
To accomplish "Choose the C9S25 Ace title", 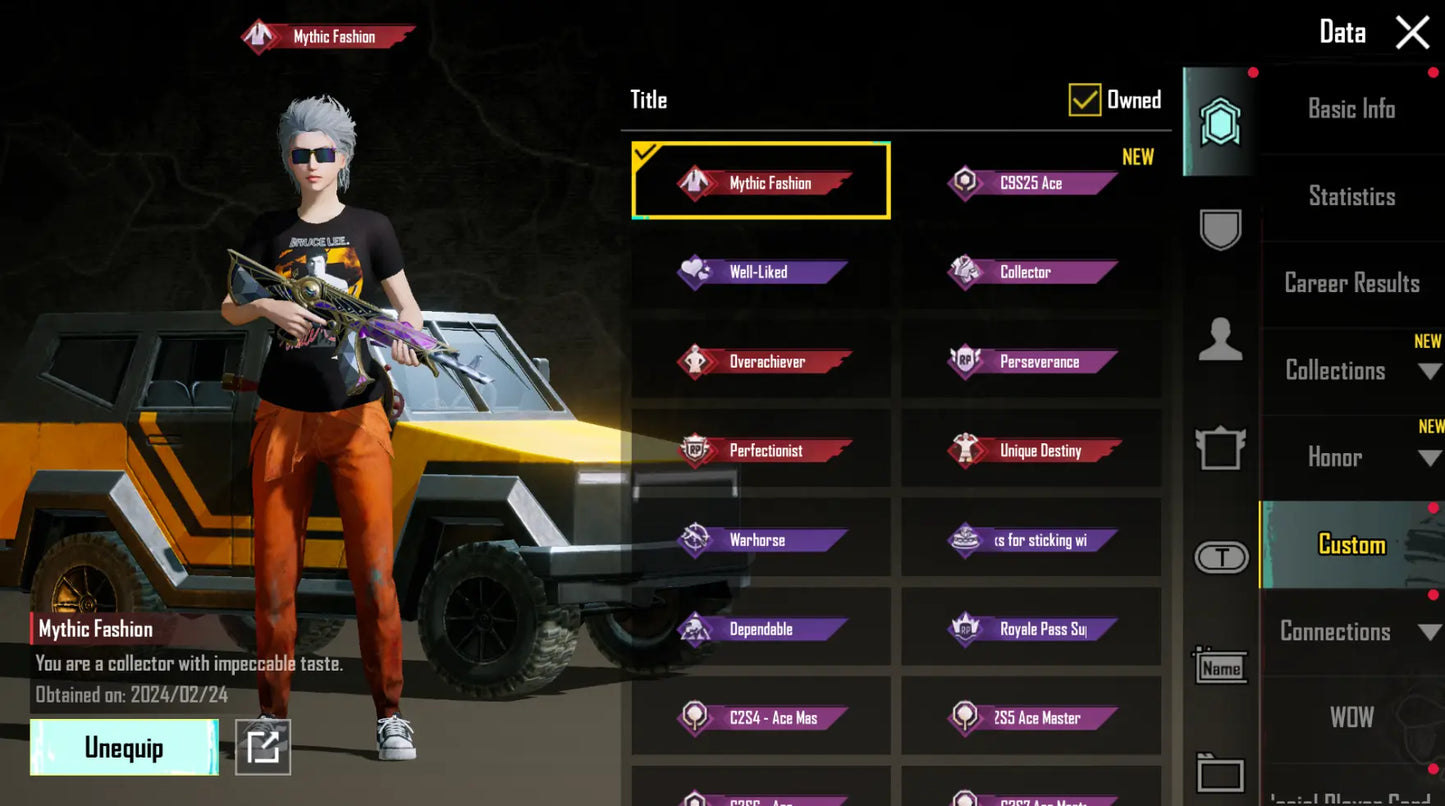I will [1031, 183].
